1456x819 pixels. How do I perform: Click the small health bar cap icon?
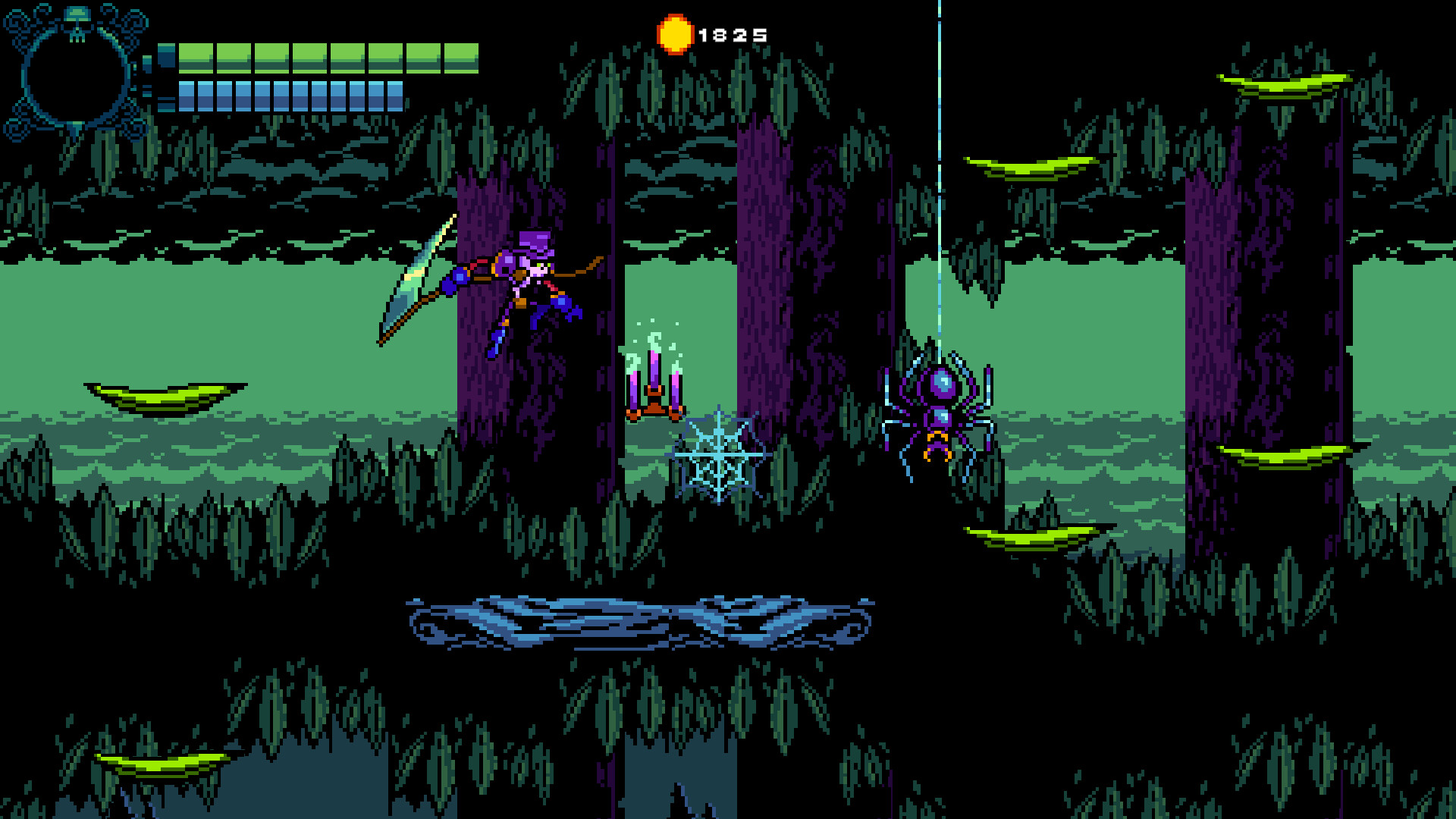pyautogui.click(x=167, y=53)
